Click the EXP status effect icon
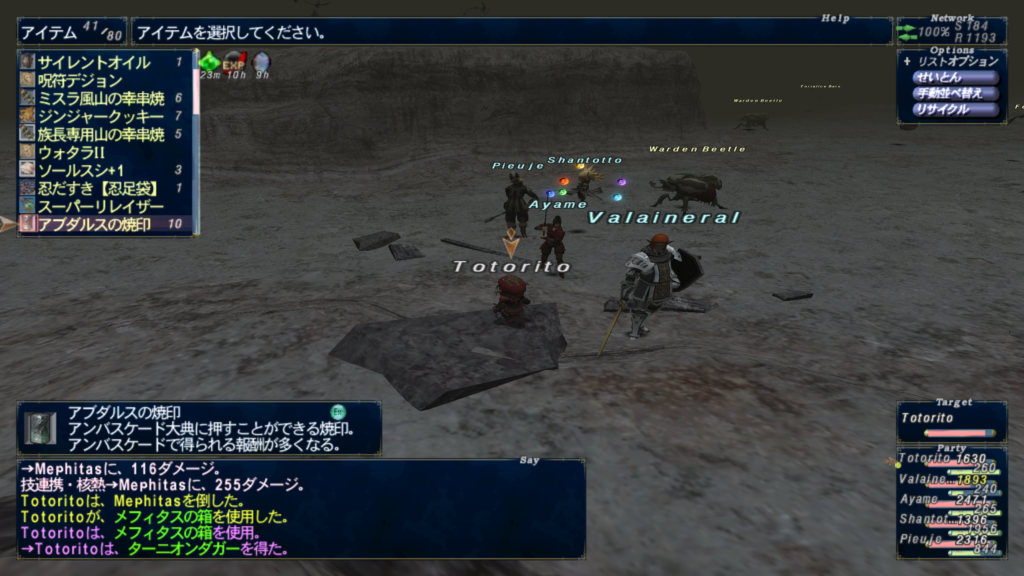 234,62
